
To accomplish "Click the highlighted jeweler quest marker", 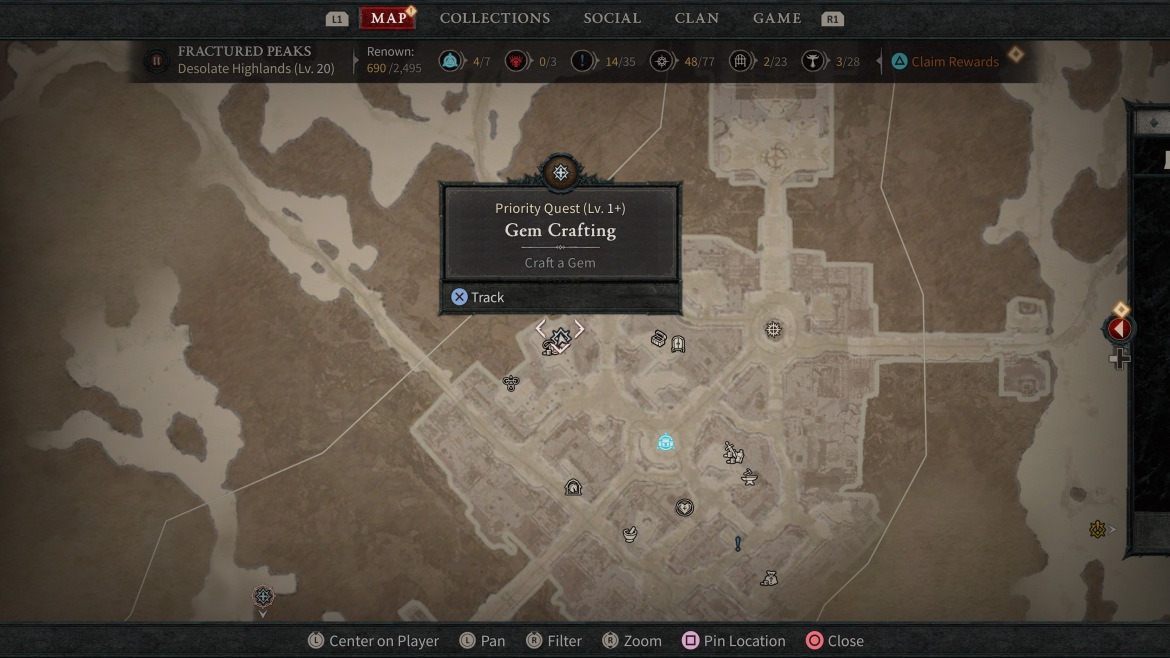I will tap(560, 338).
